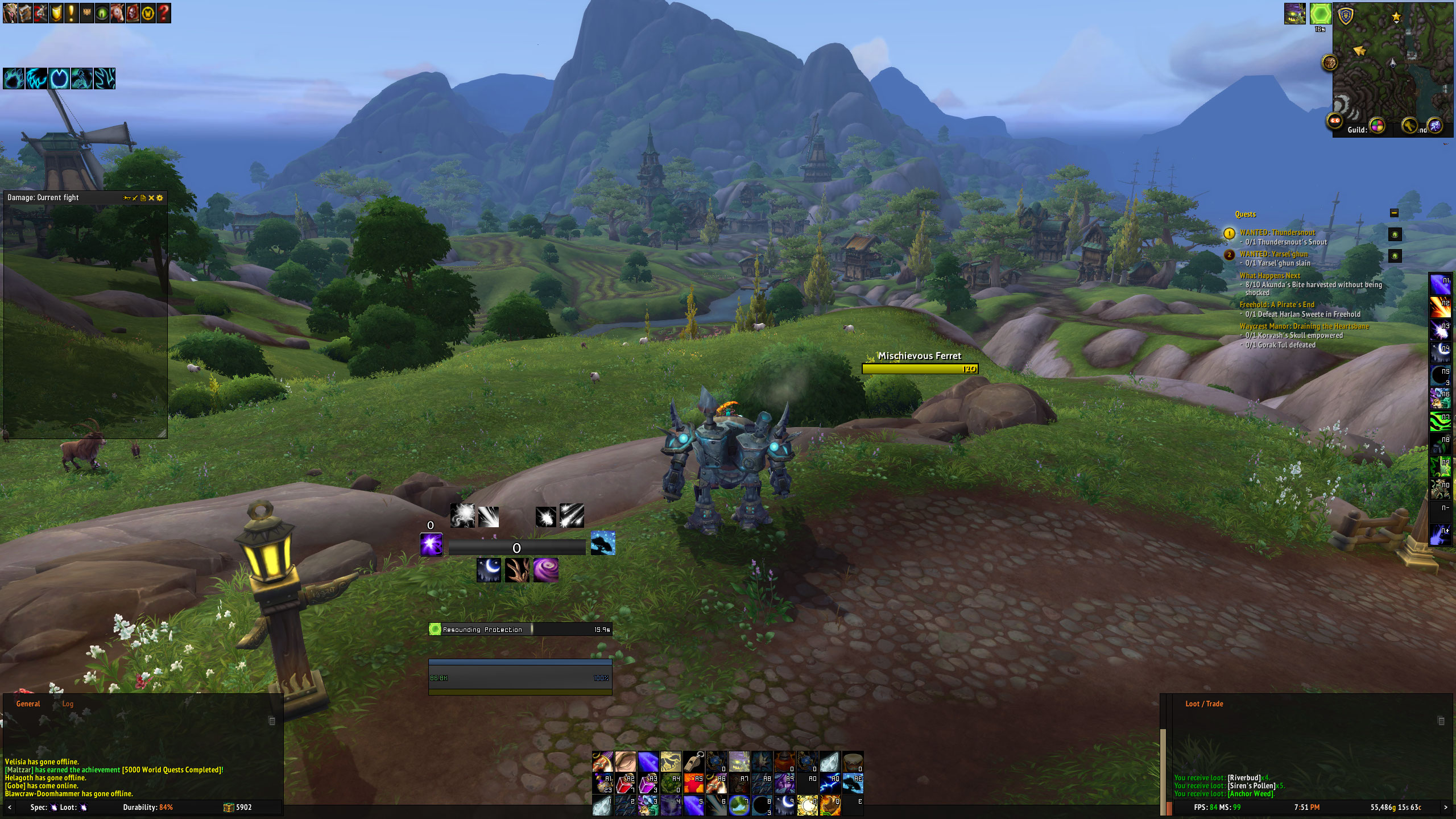Activate the sun spell on key 0
This screenshot has width=1456, height=819.
(x=808, y=805)
